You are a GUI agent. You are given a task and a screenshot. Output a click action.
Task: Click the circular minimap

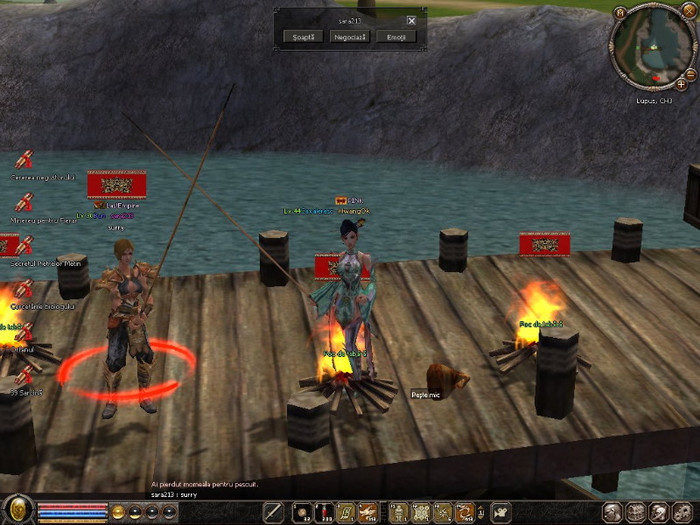(x=655, y=49)
